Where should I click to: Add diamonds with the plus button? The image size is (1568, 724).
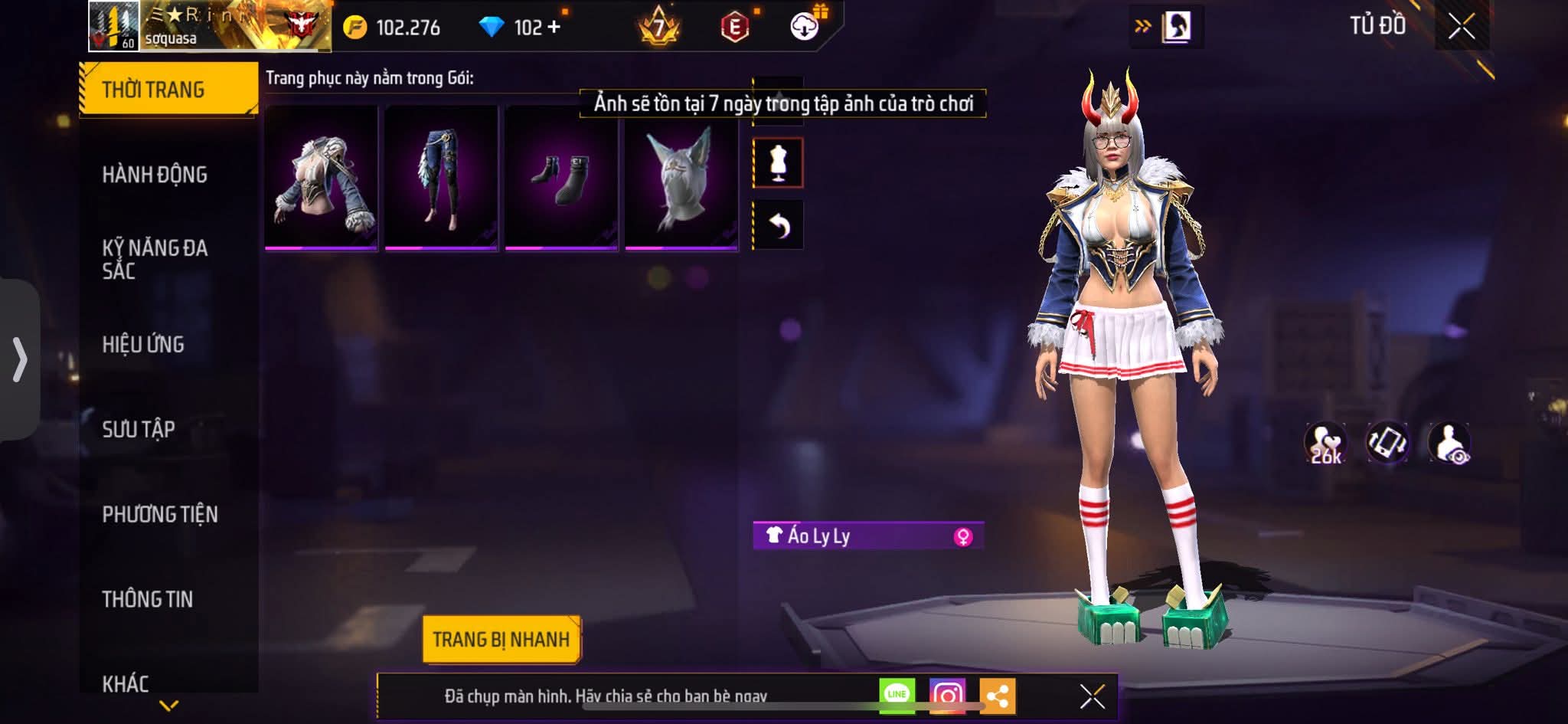554,28
